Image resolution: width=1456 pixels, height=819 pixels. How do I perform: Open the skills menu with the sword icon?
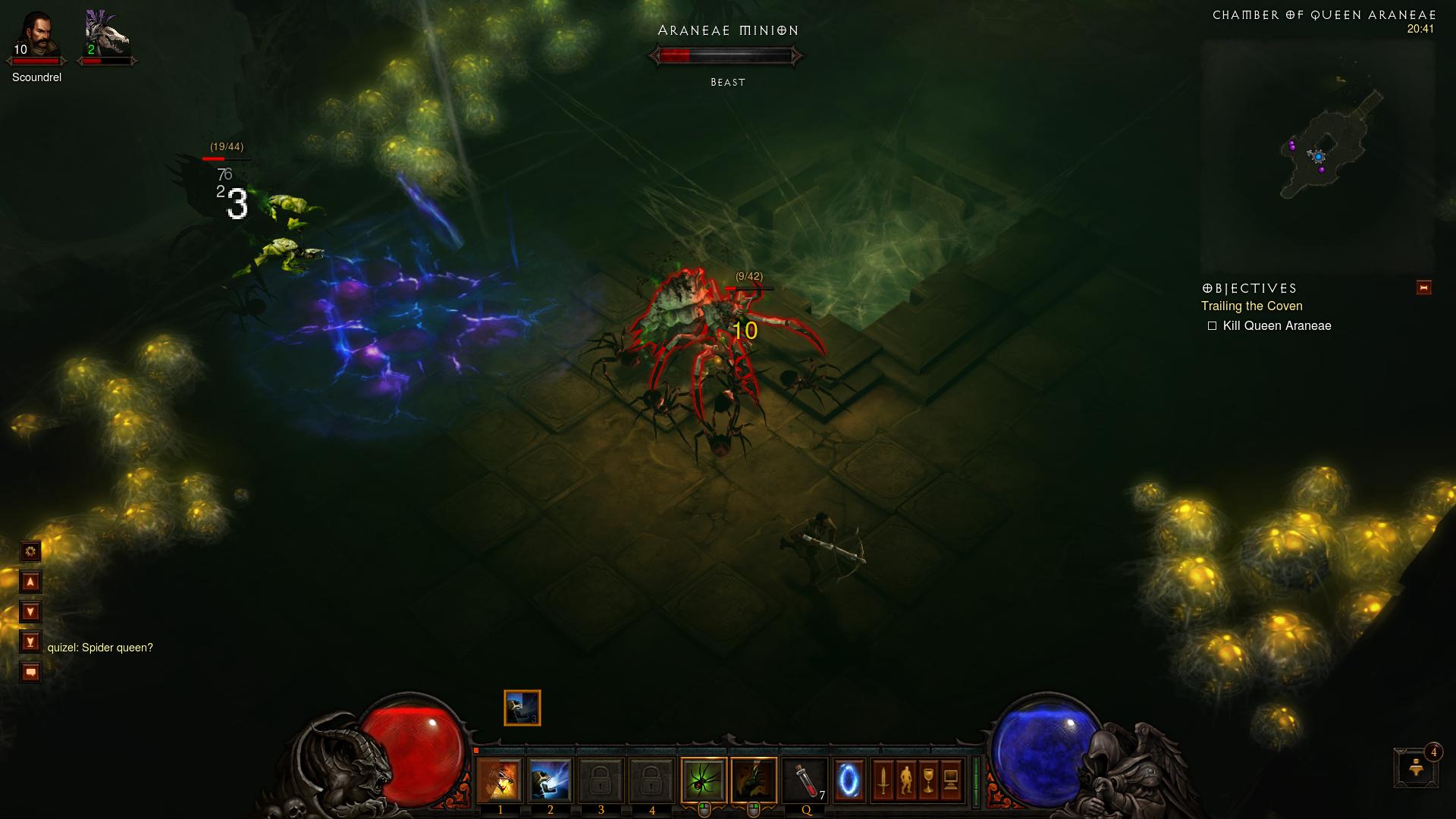[883, 780]
